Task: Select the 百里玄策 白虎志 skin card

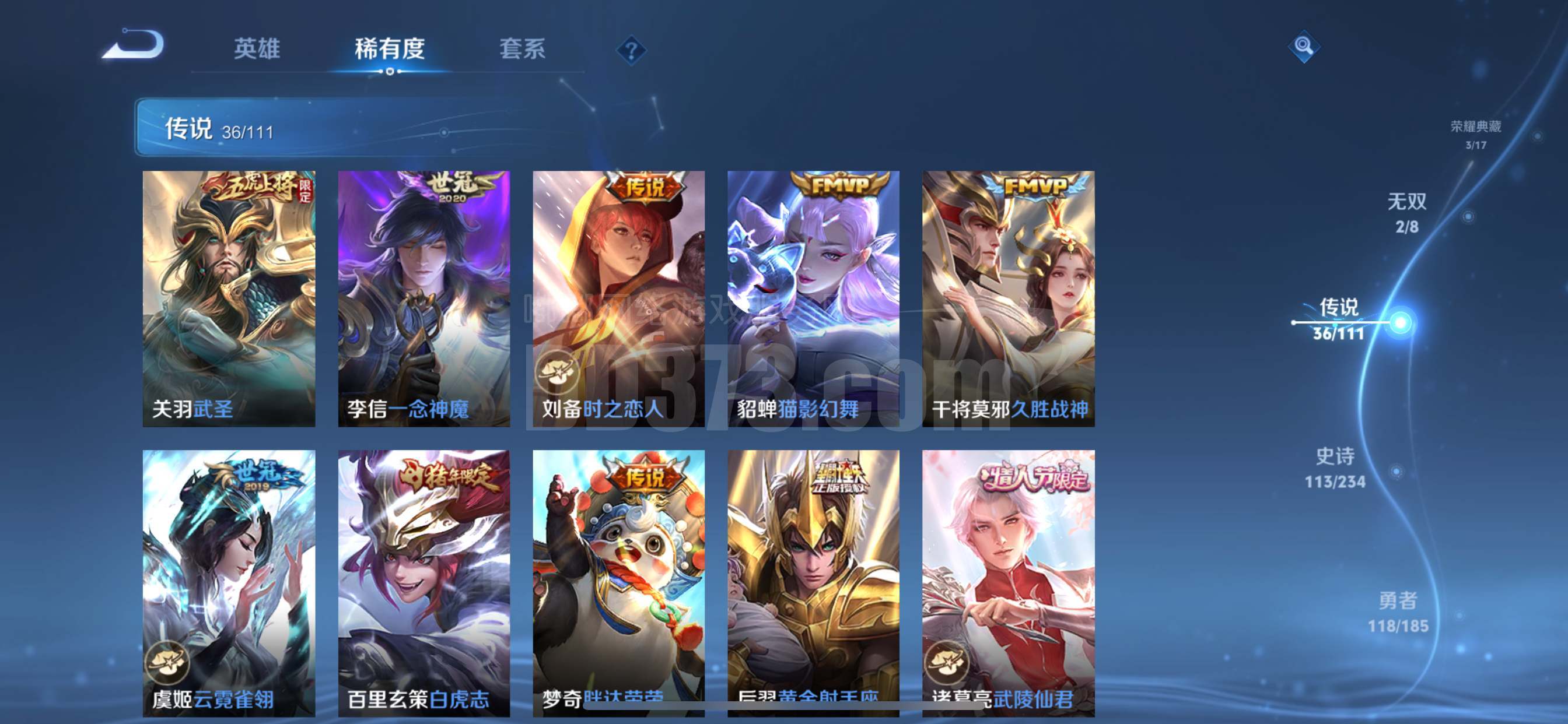Action: pyautogui.click(x=423, y=583)
